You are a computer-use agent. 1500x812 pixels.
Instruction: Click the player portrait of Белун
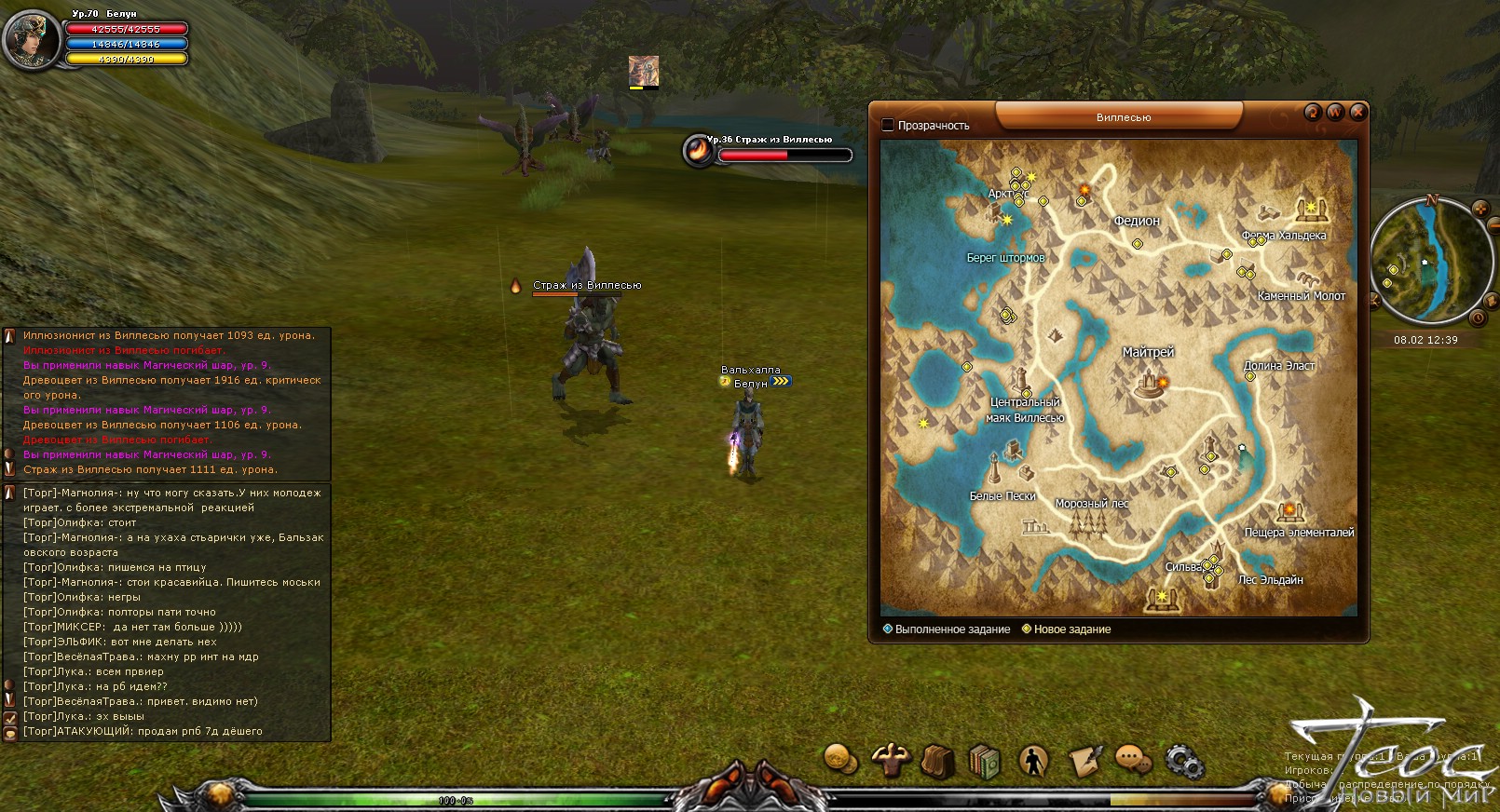click(x=32, y=39)
